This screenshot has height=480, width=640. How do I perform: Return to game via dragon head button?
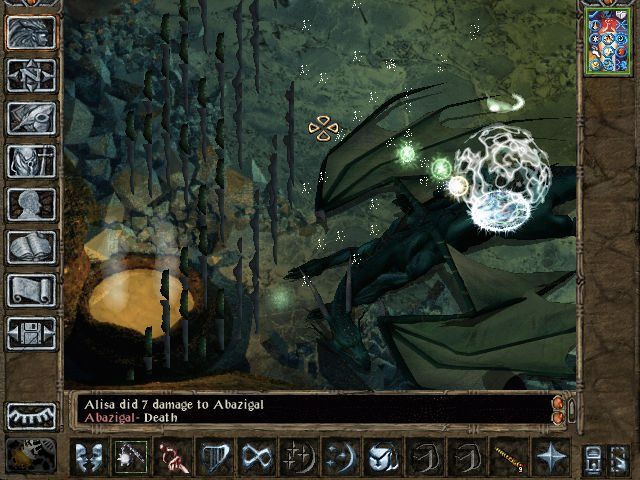[x=31, y=32]
